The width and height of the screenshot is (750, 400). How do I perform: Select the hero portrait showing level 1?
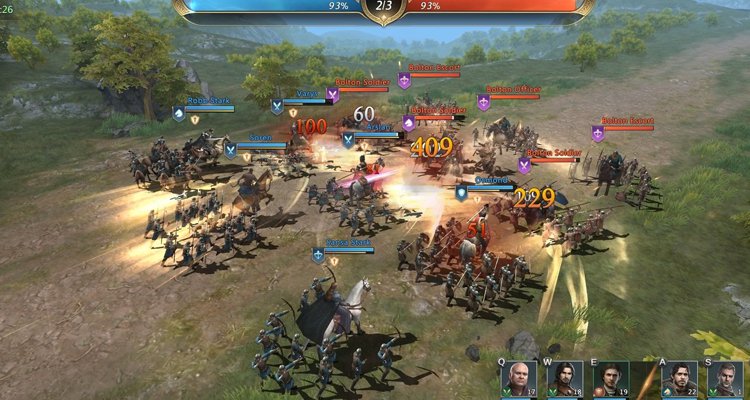tap(725, 380)
